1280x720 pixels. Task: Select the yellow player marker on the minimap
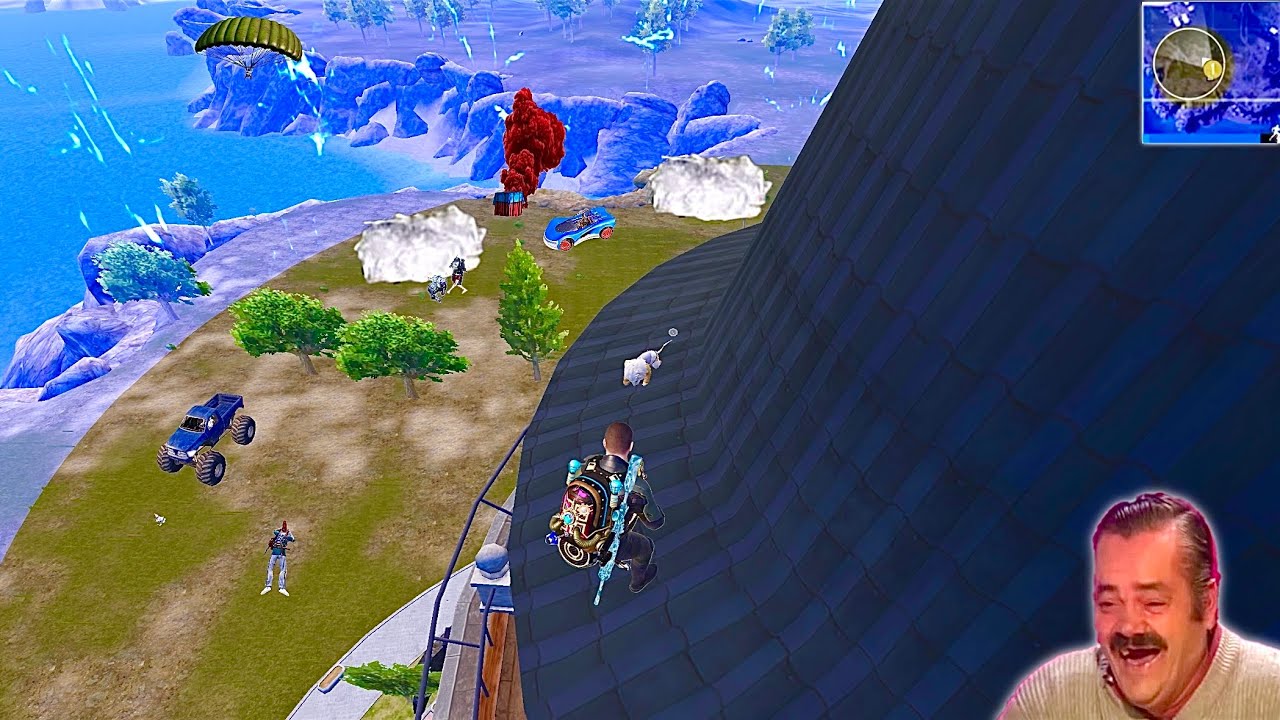point(1212,69)
